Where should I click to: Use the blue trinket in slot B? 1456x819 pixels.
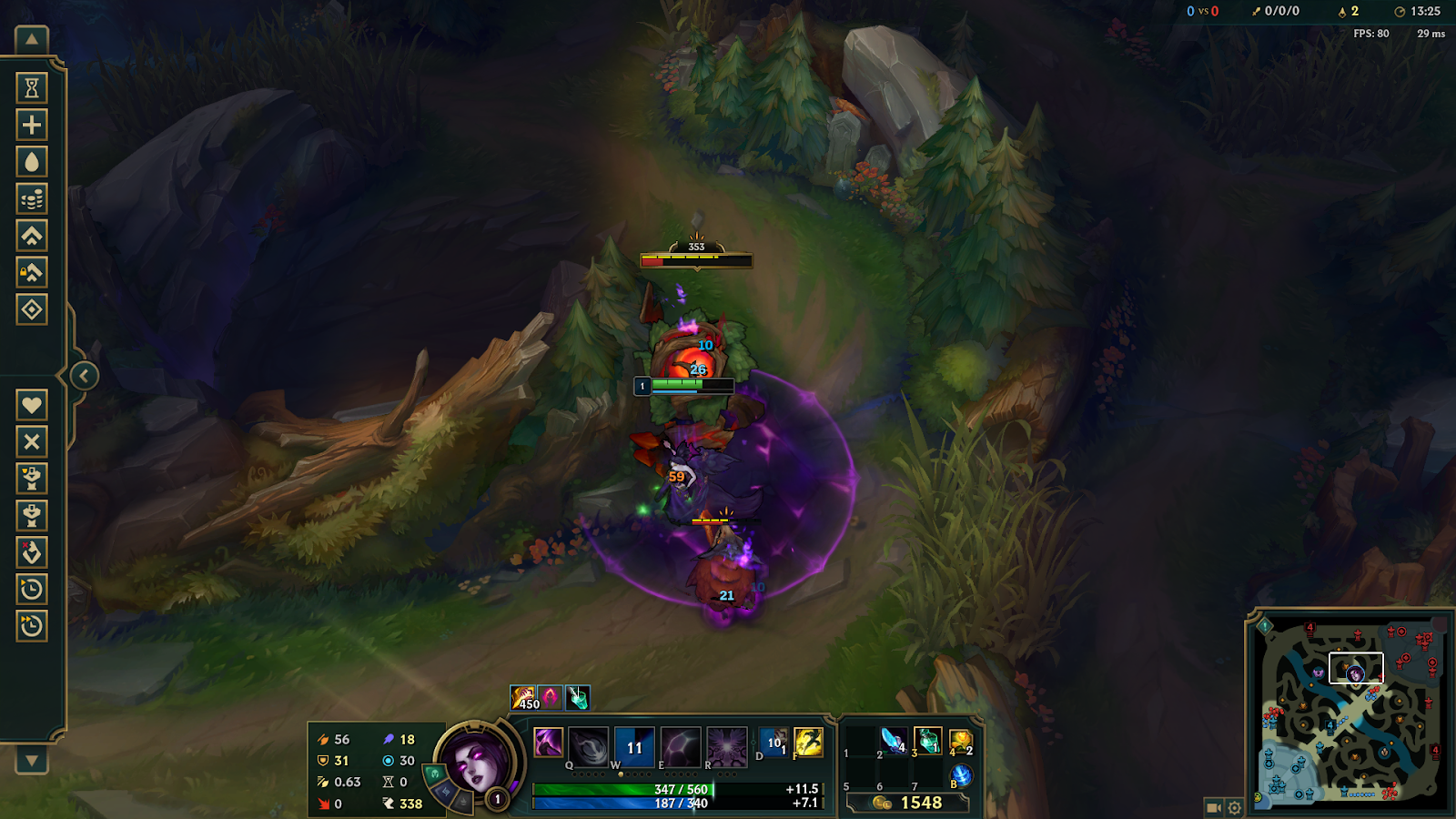[962, 774]
